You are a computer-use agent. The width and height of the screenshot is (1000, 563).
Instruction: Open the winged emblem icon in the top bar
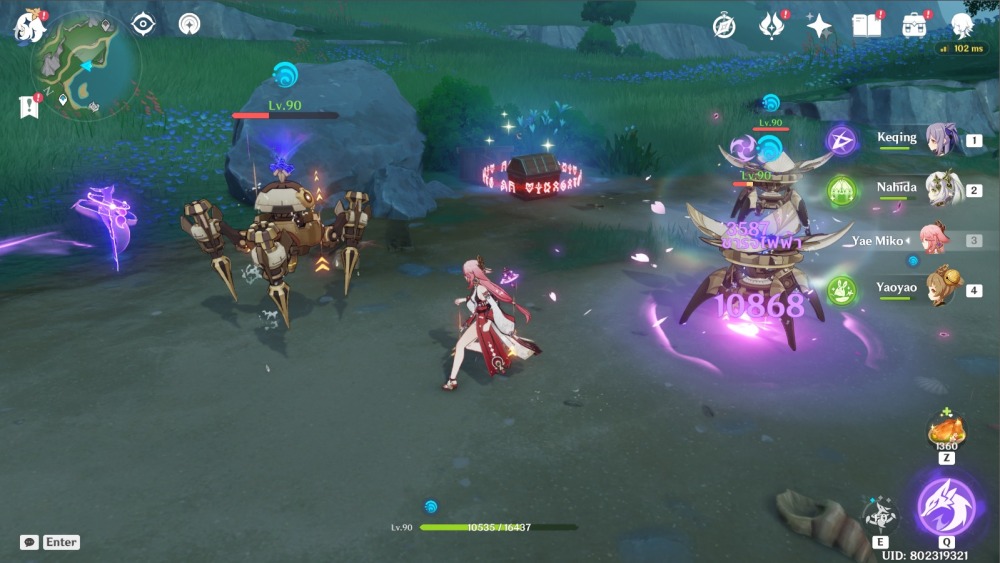click(771, 26)
